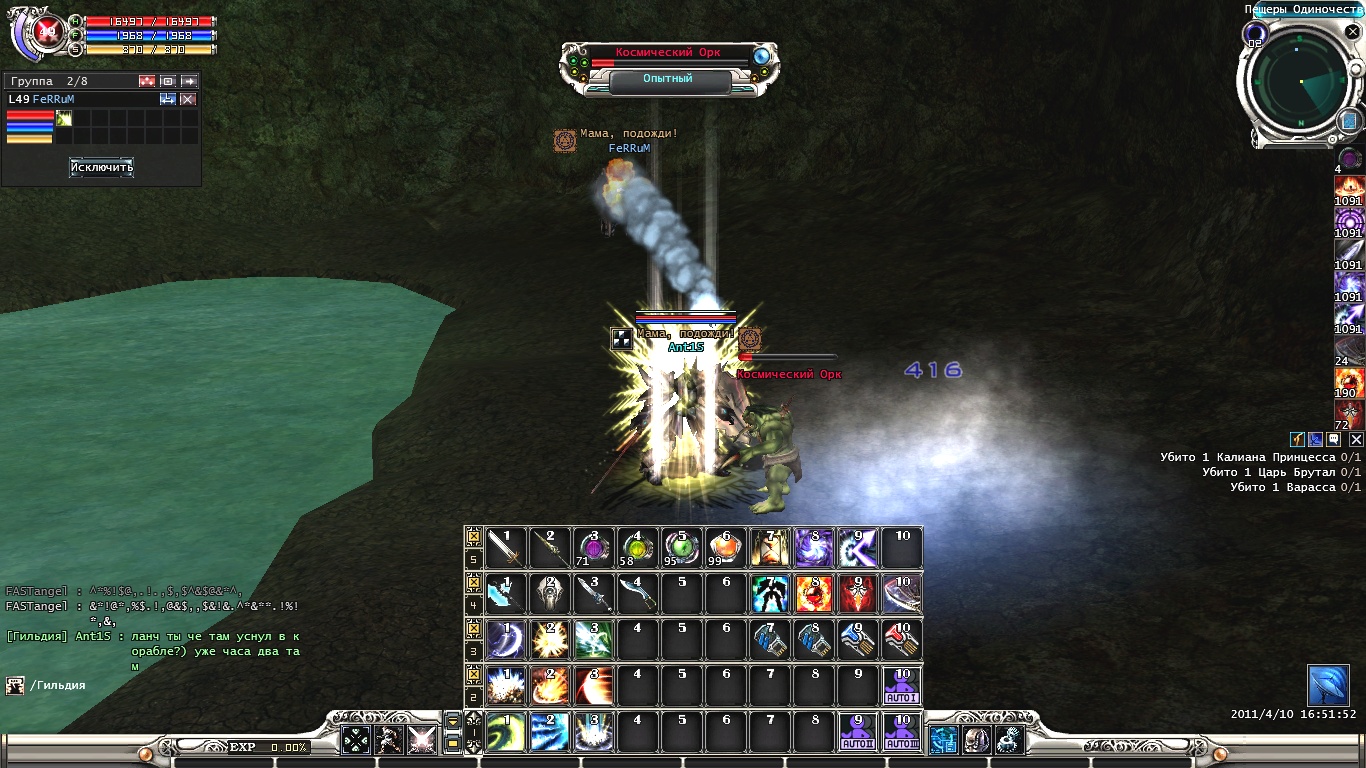This screenshot has height=768, width=1366.
Task: Remove FeRRuM with the X button
Action: (x=188, y=99)
